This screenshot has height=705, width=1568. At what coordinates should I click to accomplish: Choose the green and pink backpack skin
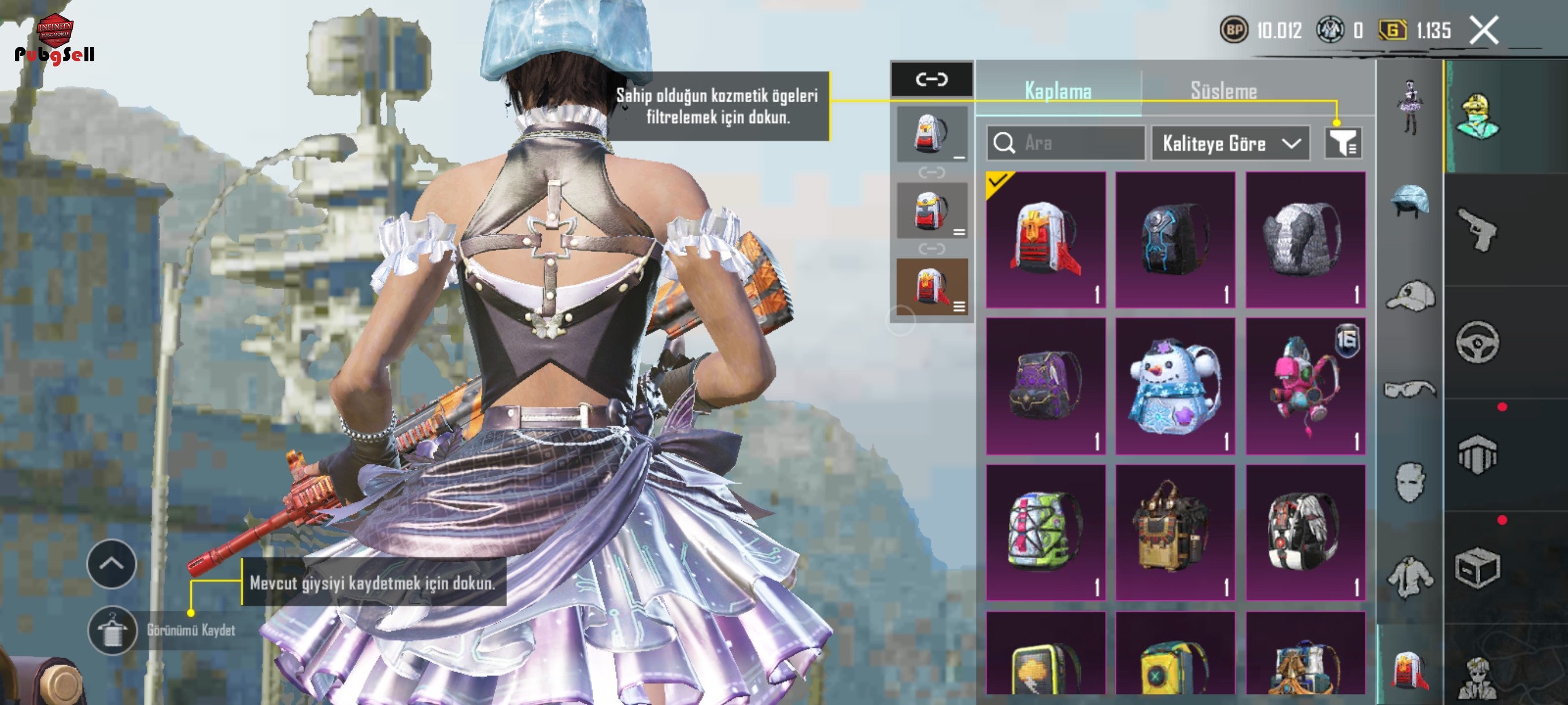point(1045,533)
